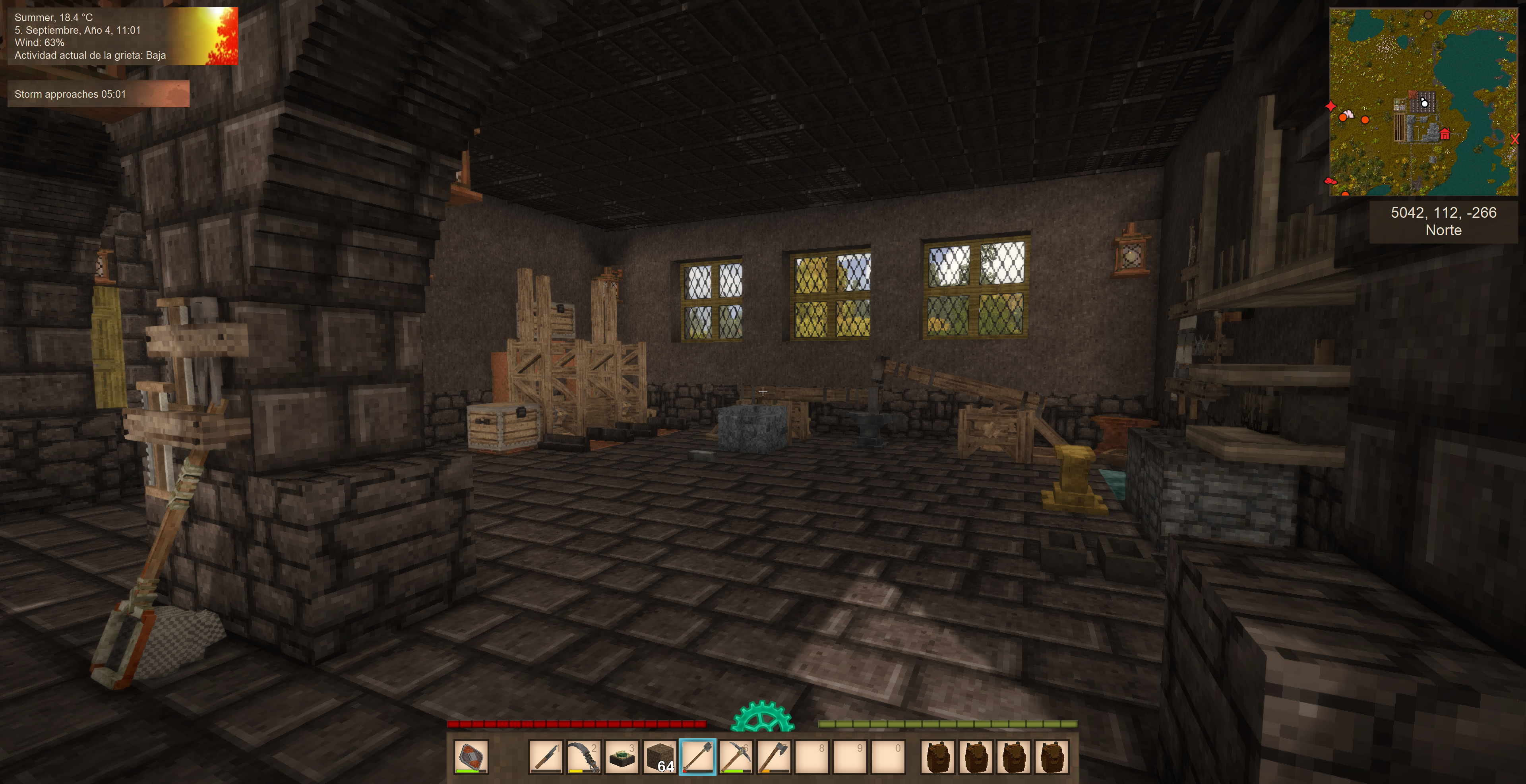Click the red house marker on minimap
1526x784 pixels.
point(1445,134)
